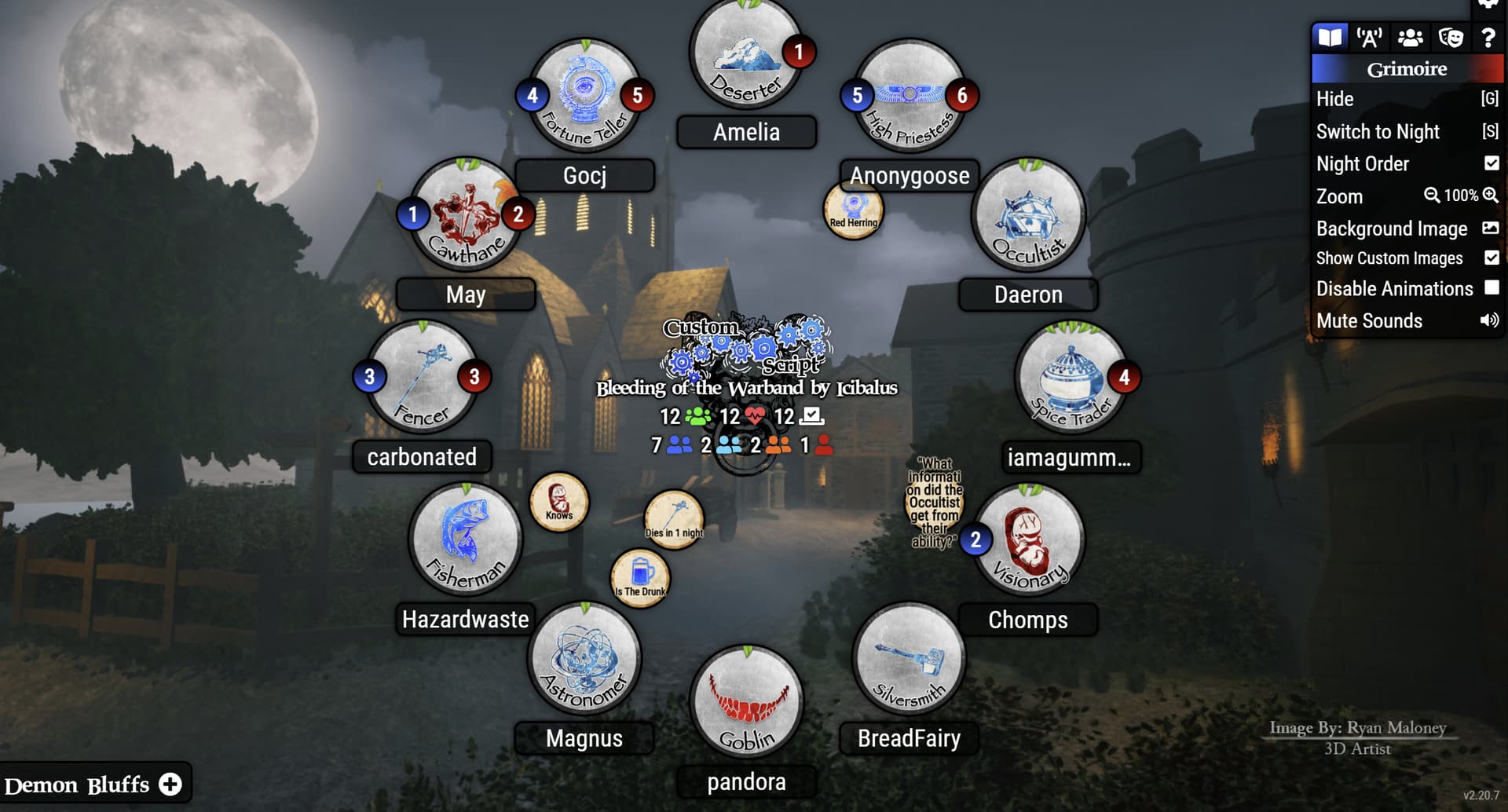1508x812 pixels.
Task: Open the characters masks tab
Action: (1450, 37)
